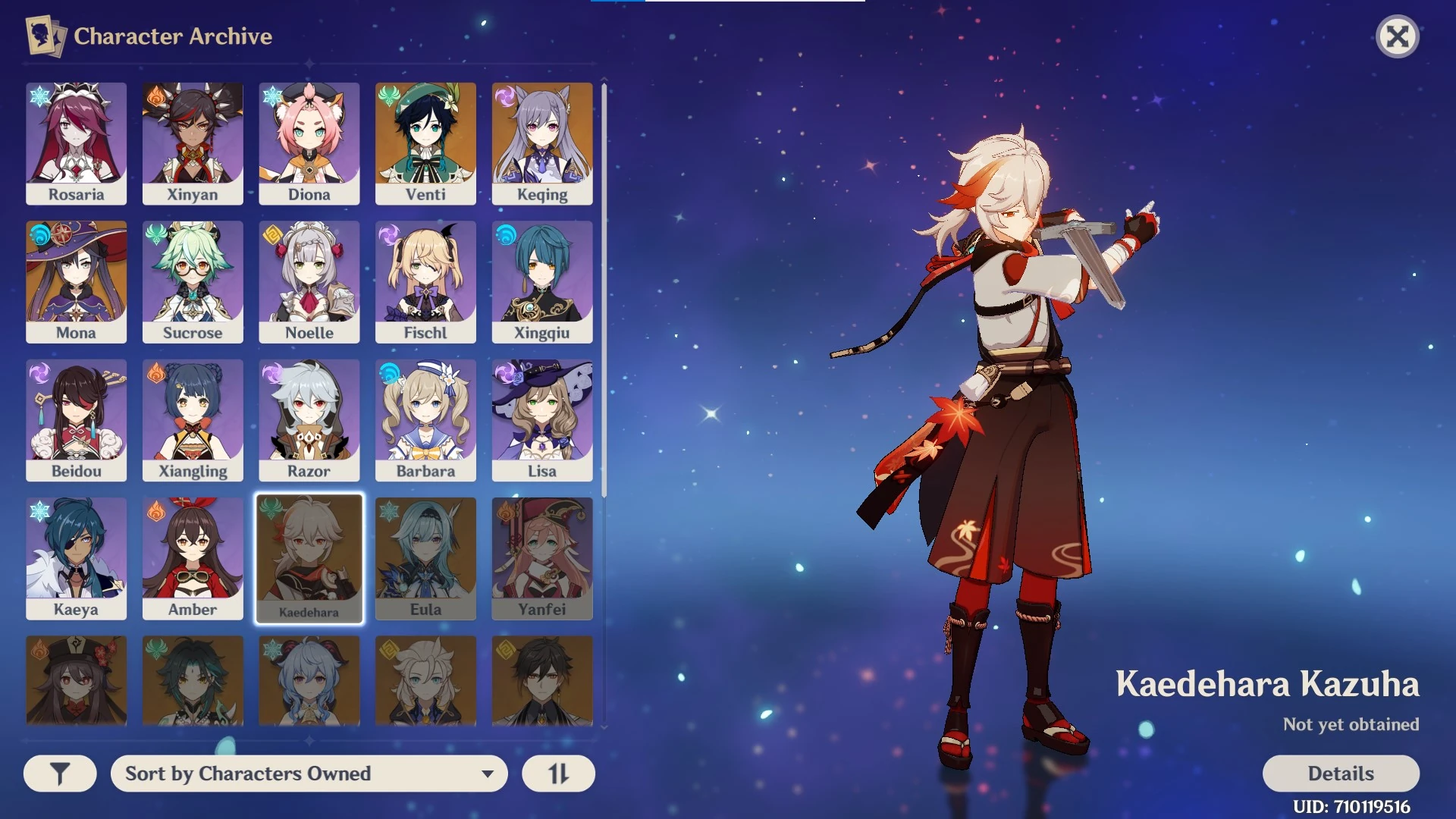Open the Sort by Characters Owned dropdown
The width and height of the screenshot is (1456, 819).
click(309, 773)
